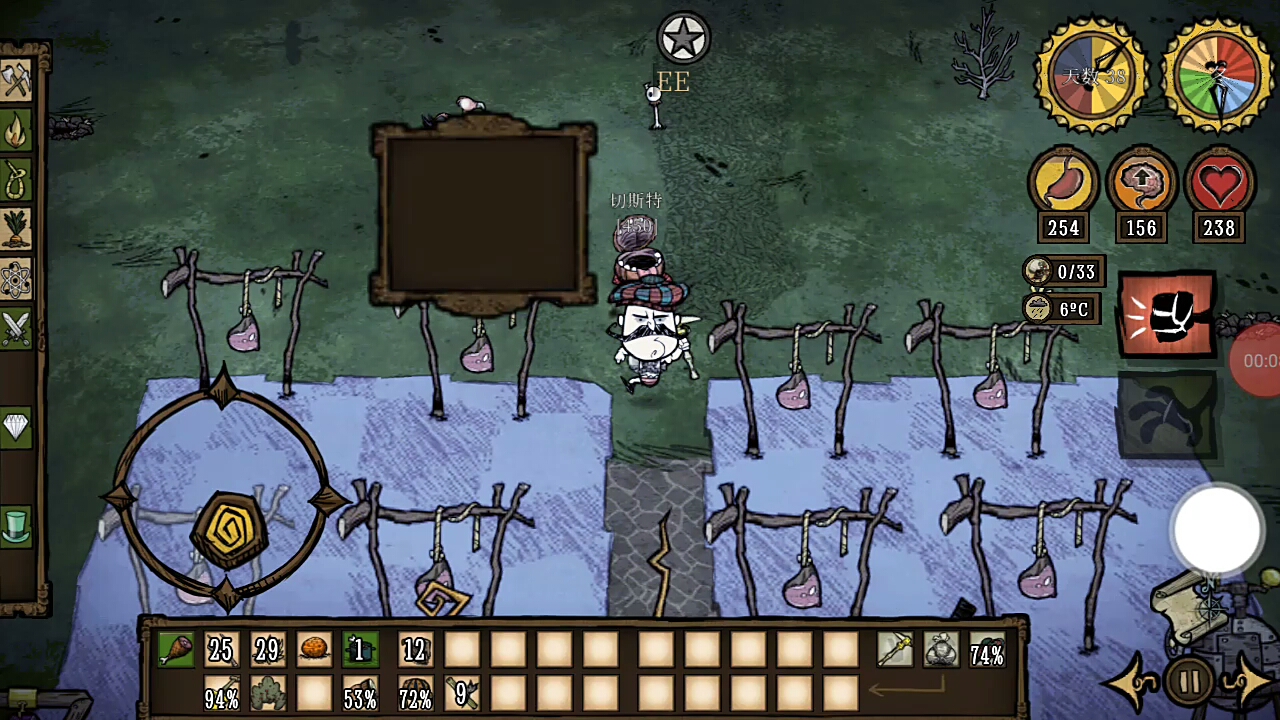Open the Food farming crafting tab
1280x720 pixels.
[x=17, y=229]
